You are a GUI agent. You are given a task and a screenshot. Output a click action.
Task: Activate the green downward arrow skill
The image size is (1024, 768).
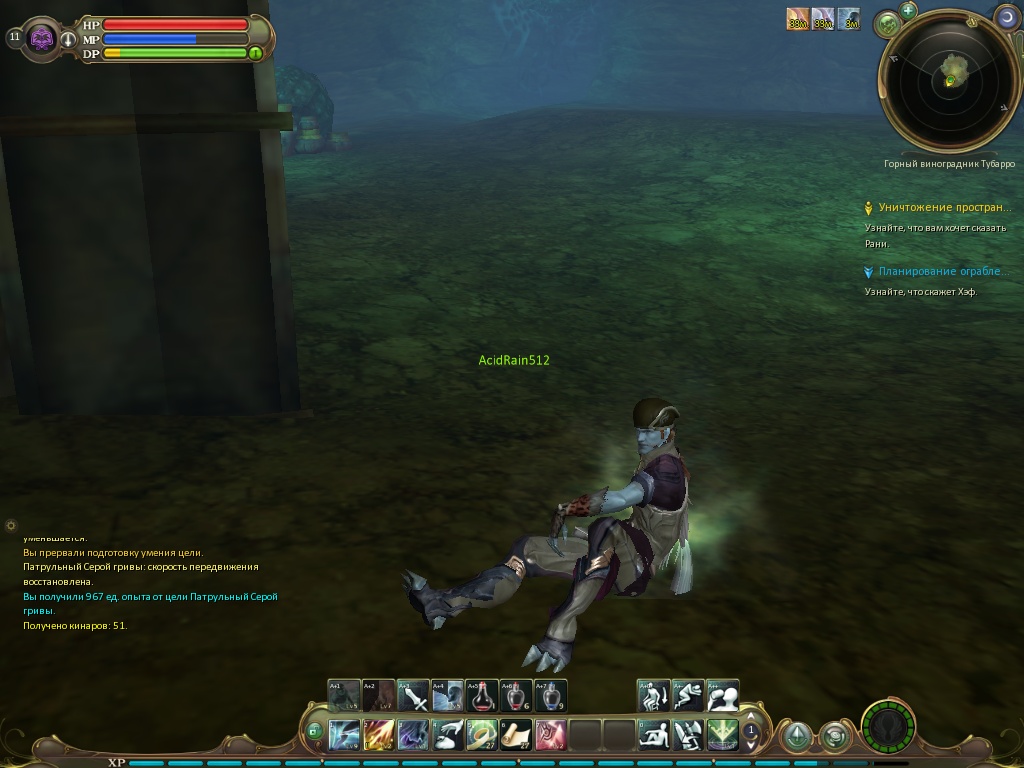point(722,735)
